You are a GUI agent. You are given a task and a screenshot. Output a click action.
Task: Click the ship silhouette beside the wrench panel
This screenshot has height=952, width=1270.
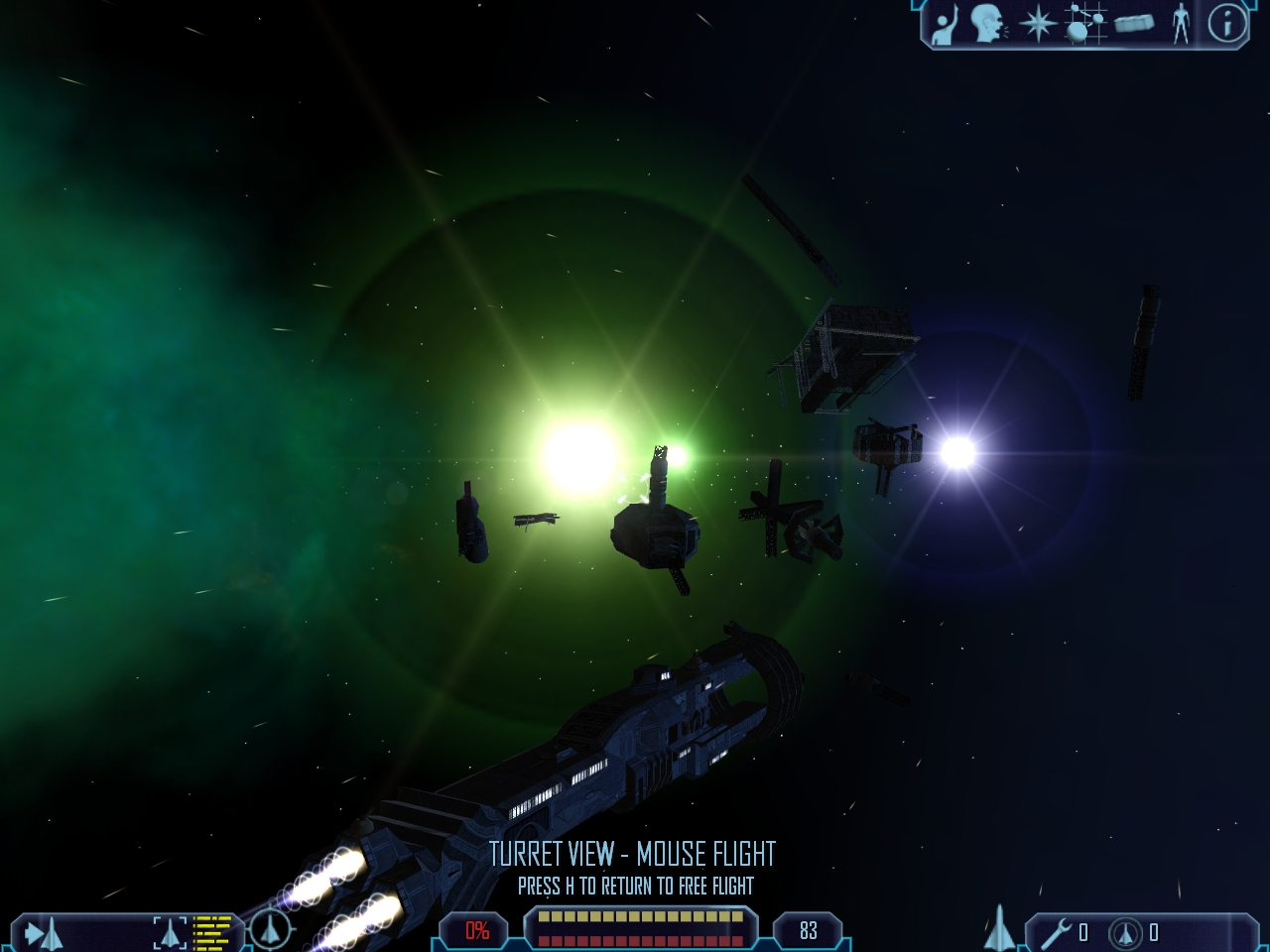pyautogui.click(x=999, y=929)
